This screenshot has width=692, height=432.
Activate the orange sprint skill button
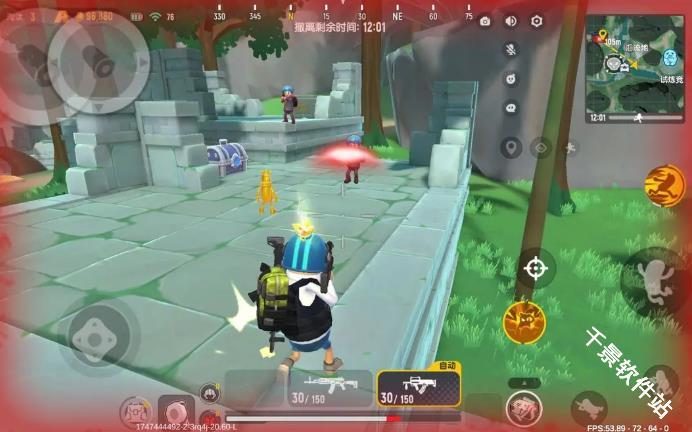(x=662, y=185)
